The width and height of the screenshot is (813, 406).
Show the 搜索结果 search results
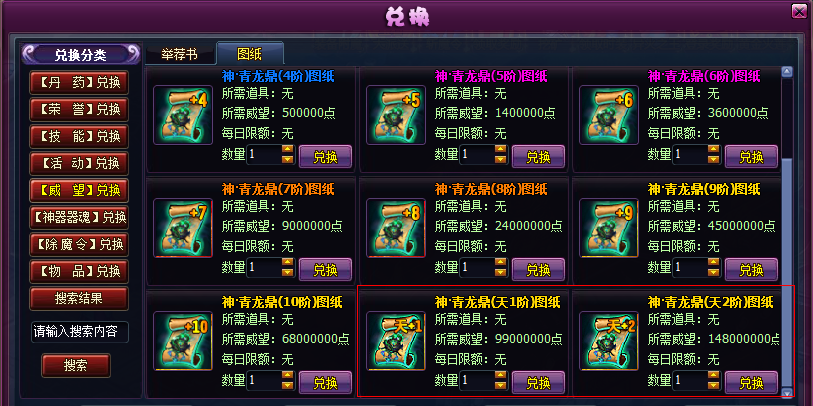tap(80, 298)
